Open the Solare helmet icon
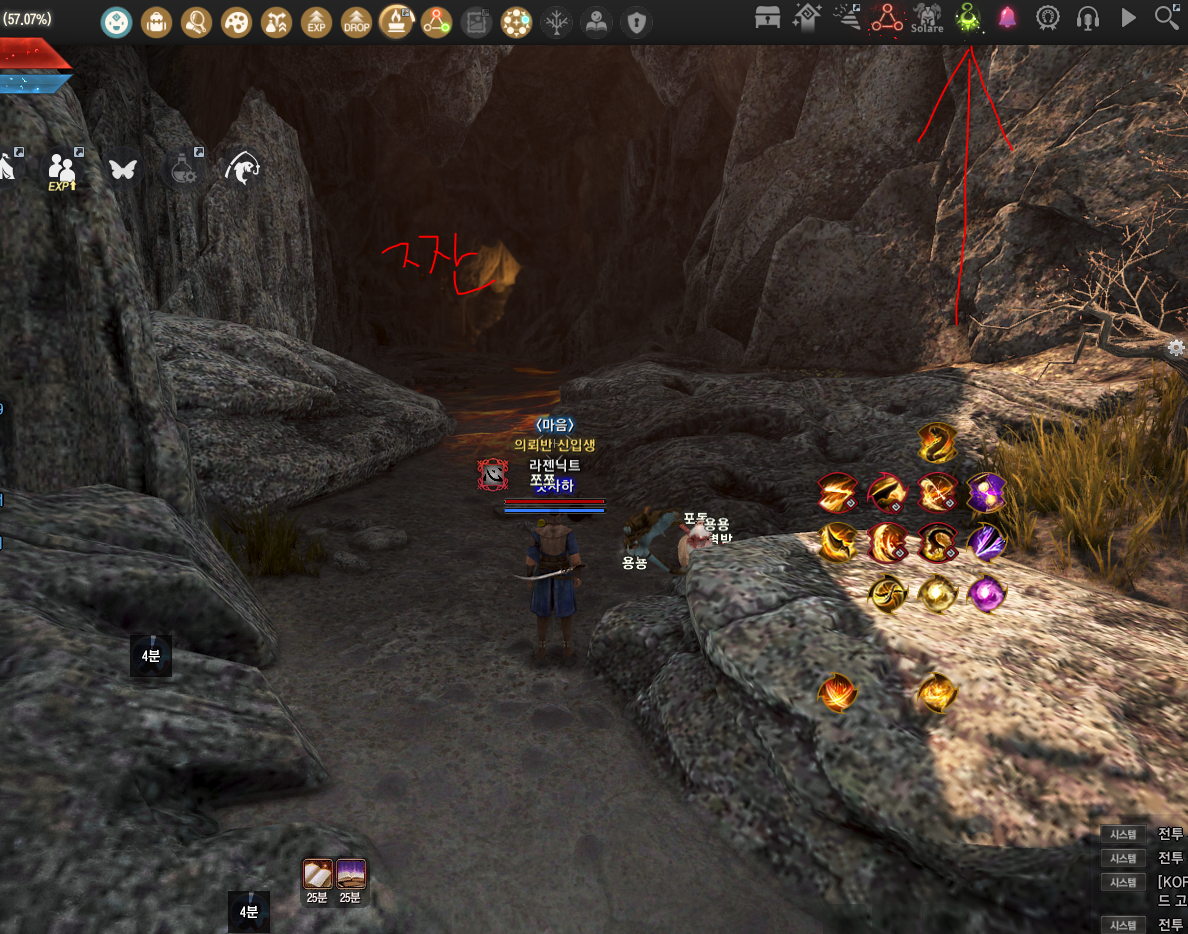The height and width of the screenshot is (934, 1188). click(x=927, y=18)
